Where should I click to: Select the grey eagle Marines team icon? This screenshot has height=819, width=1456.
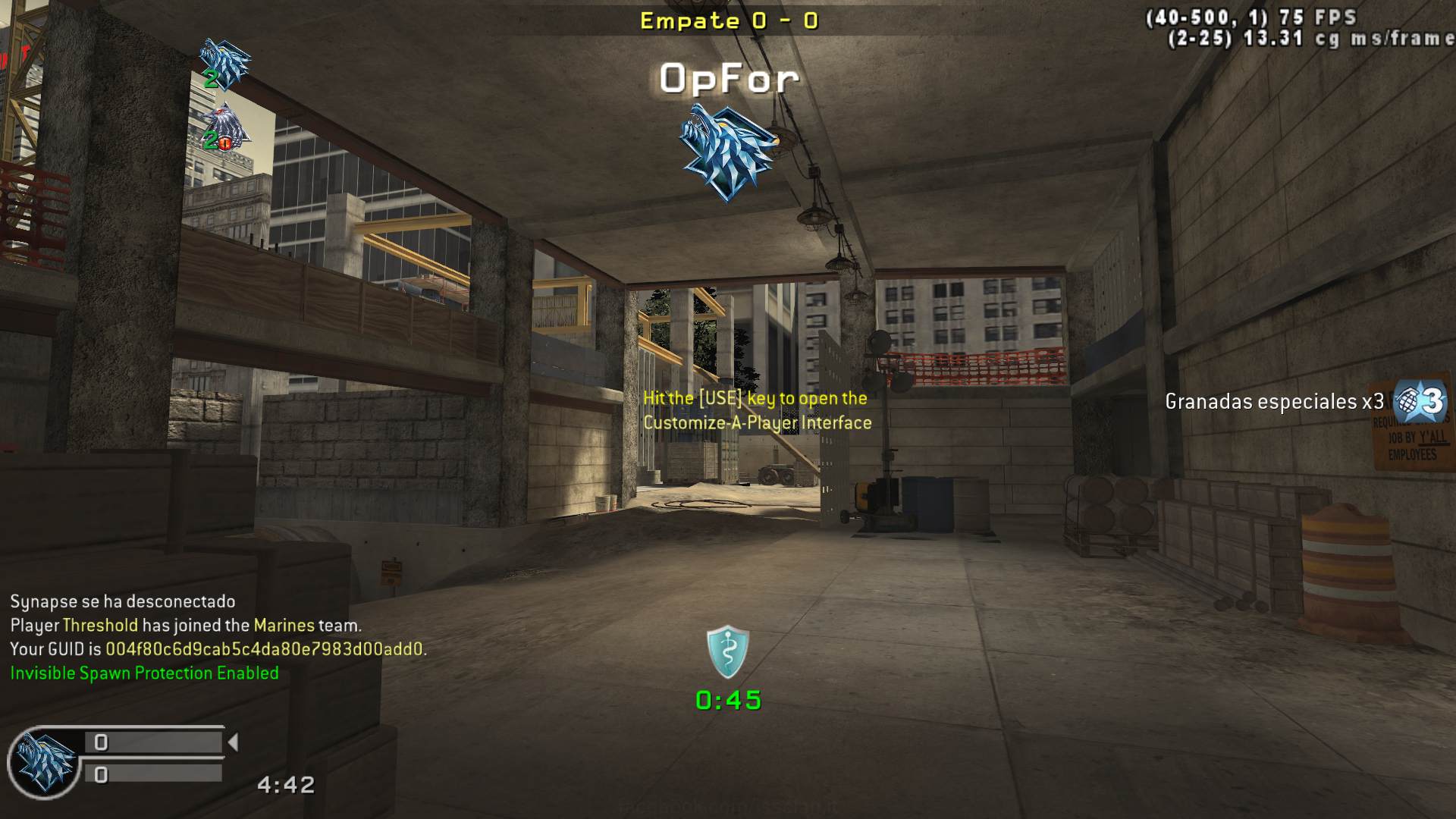click(226, 129)
